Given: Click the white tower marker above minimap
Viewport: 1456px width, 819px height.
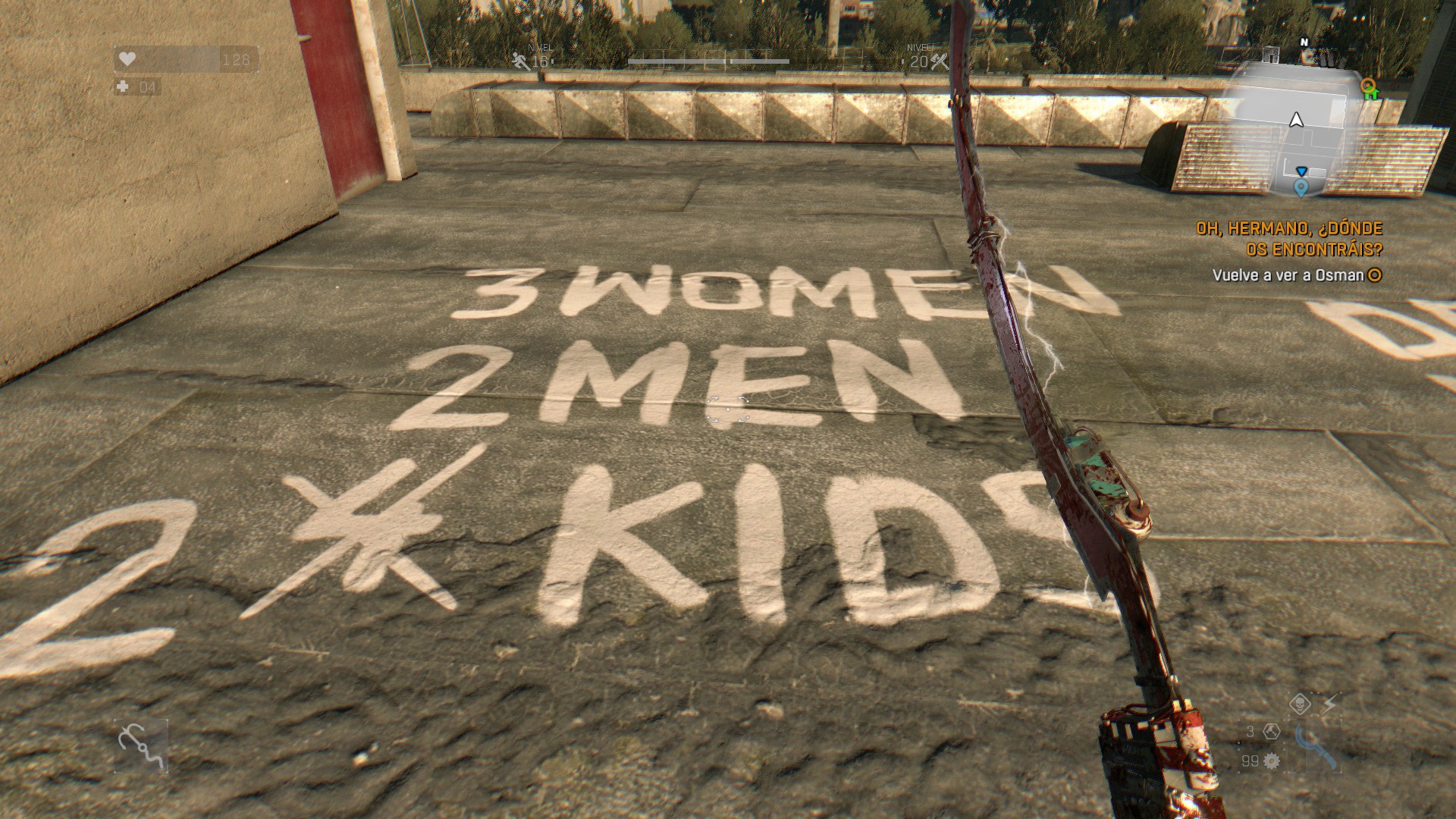Looking at the screenshot, I should click(x=1272, y=55).
